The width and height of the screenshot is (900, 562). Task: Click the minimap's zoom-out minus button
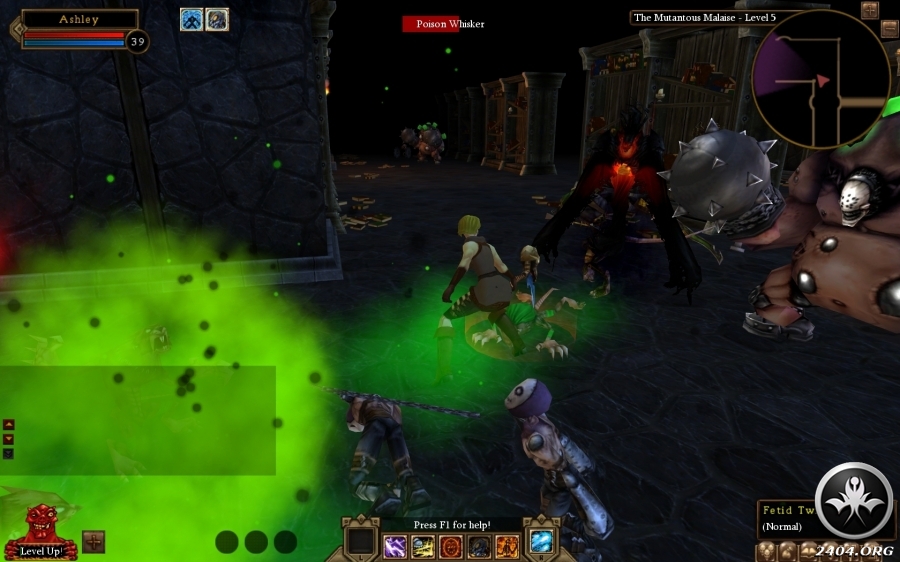pos(889,28)
